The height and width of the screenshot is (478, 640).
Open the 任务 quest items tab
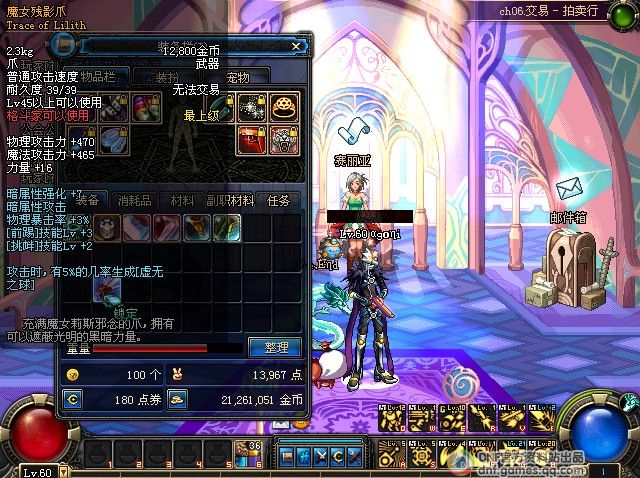[x=279, y=200]
